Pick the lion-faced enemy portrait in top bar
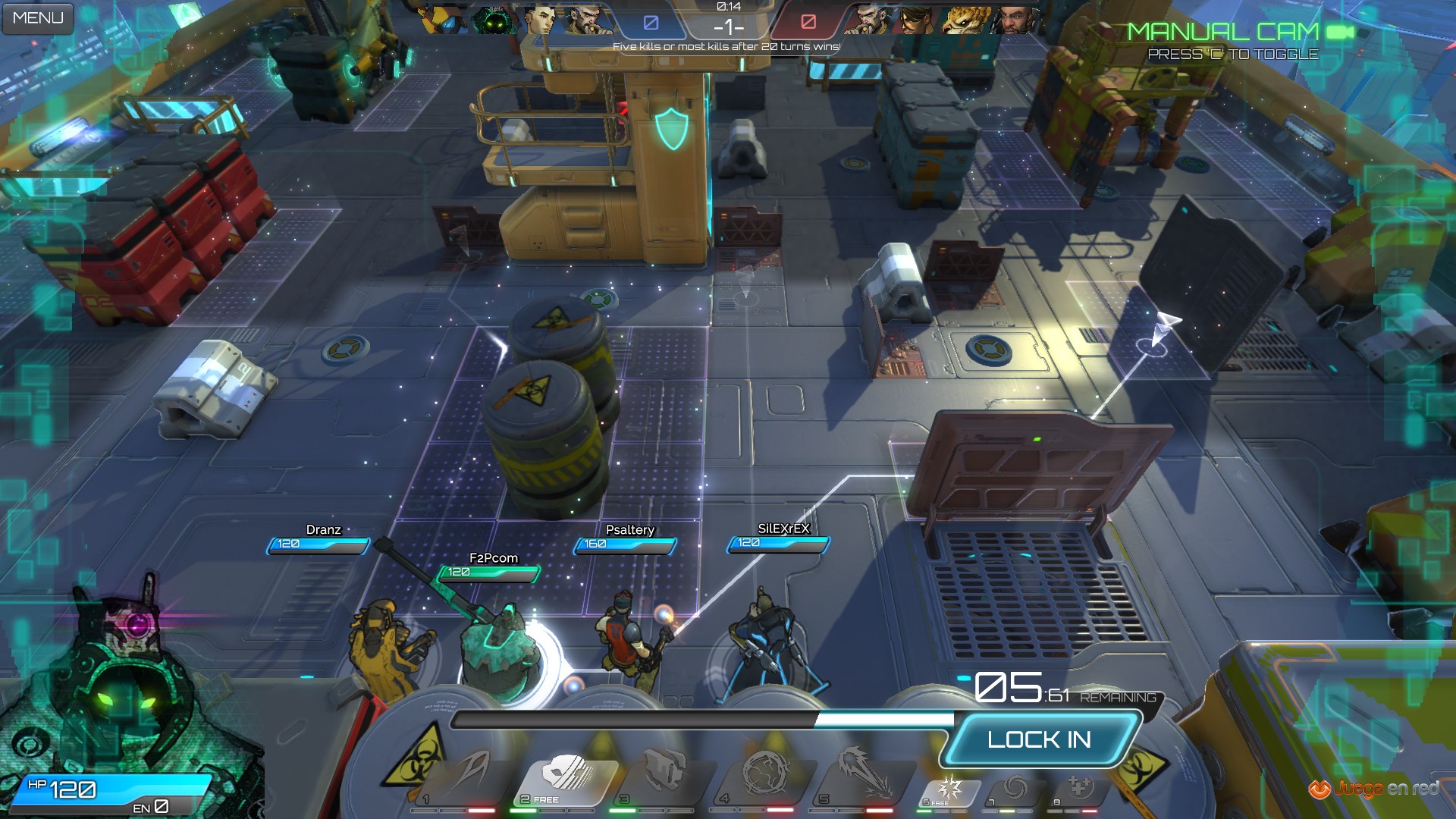 [x=966, y=20]
